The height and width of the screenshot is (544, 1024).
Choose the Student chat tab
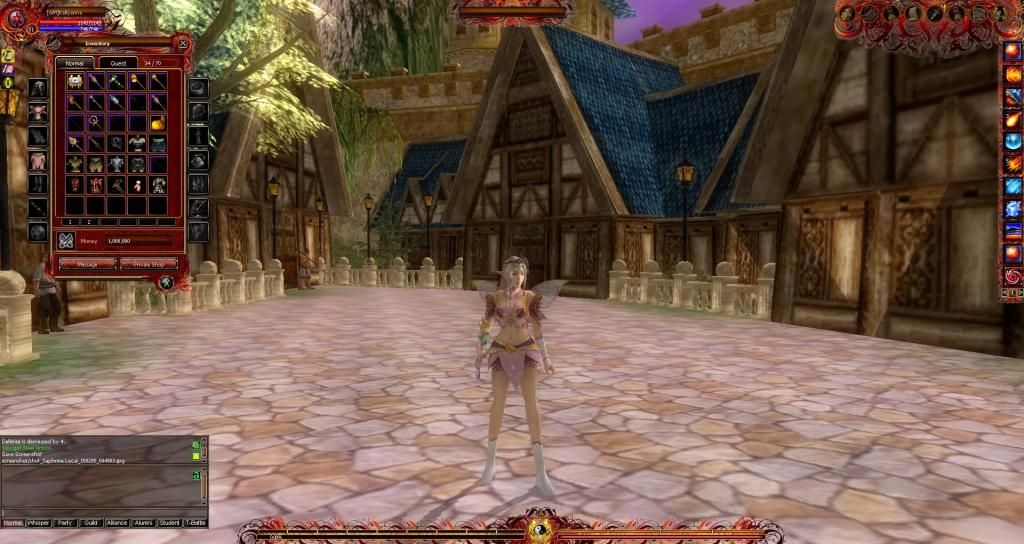coord(169,523)
